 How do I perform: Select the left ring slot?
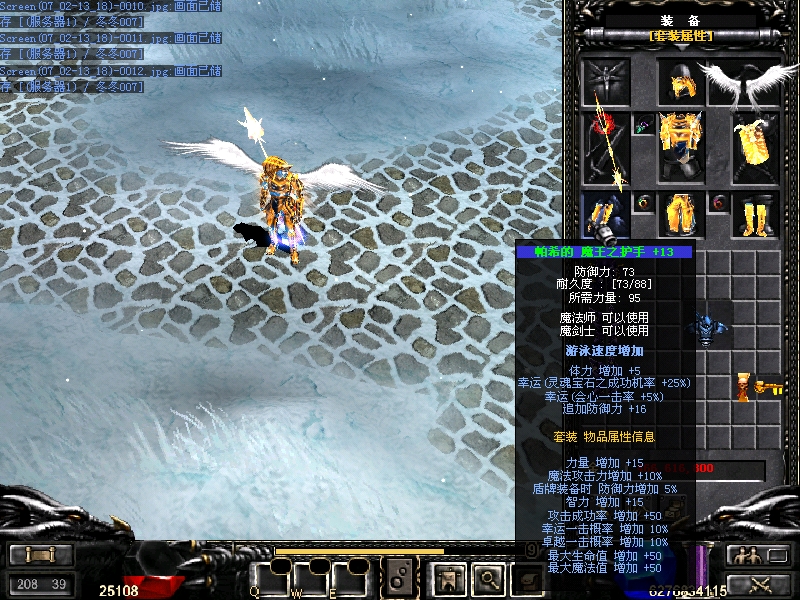(x=645, y=203)
